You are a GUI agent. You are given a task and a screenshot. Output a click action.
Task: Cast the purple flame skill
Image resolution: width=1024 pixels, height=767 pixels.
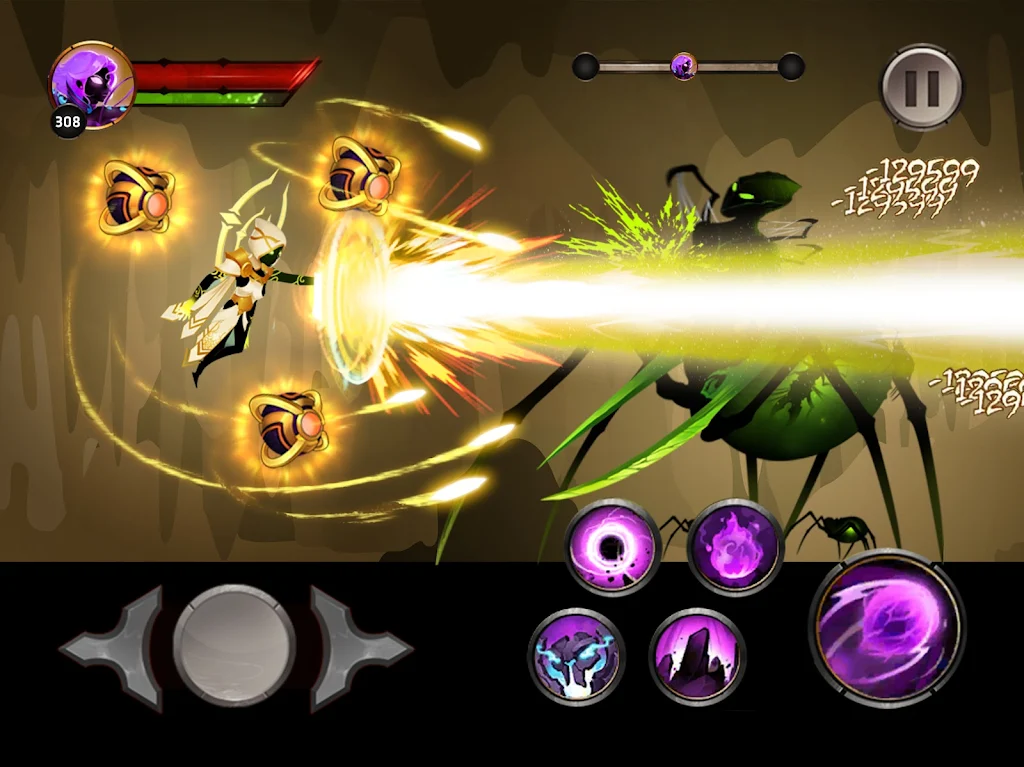[x=735, y=546]
